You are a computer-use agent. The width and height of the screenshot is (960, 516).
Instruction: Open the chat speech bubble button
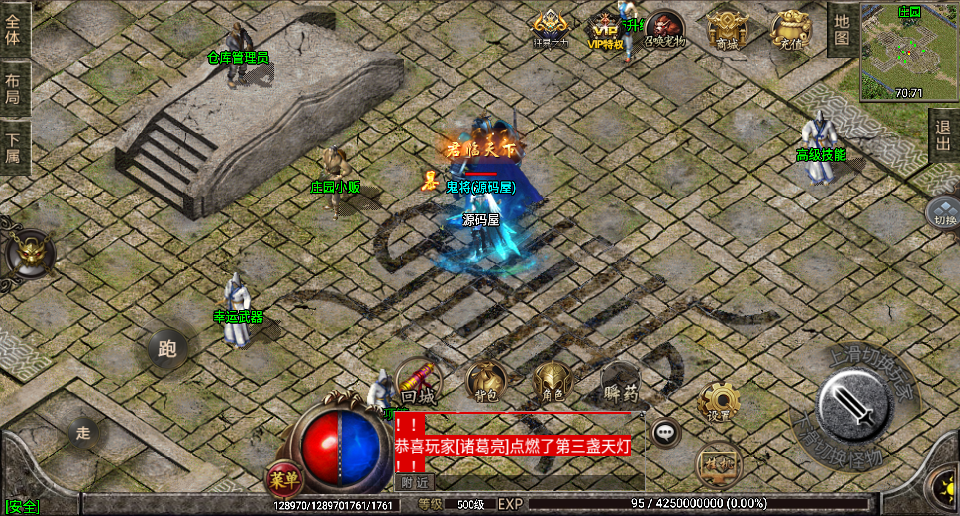click(x=665, y=433)
